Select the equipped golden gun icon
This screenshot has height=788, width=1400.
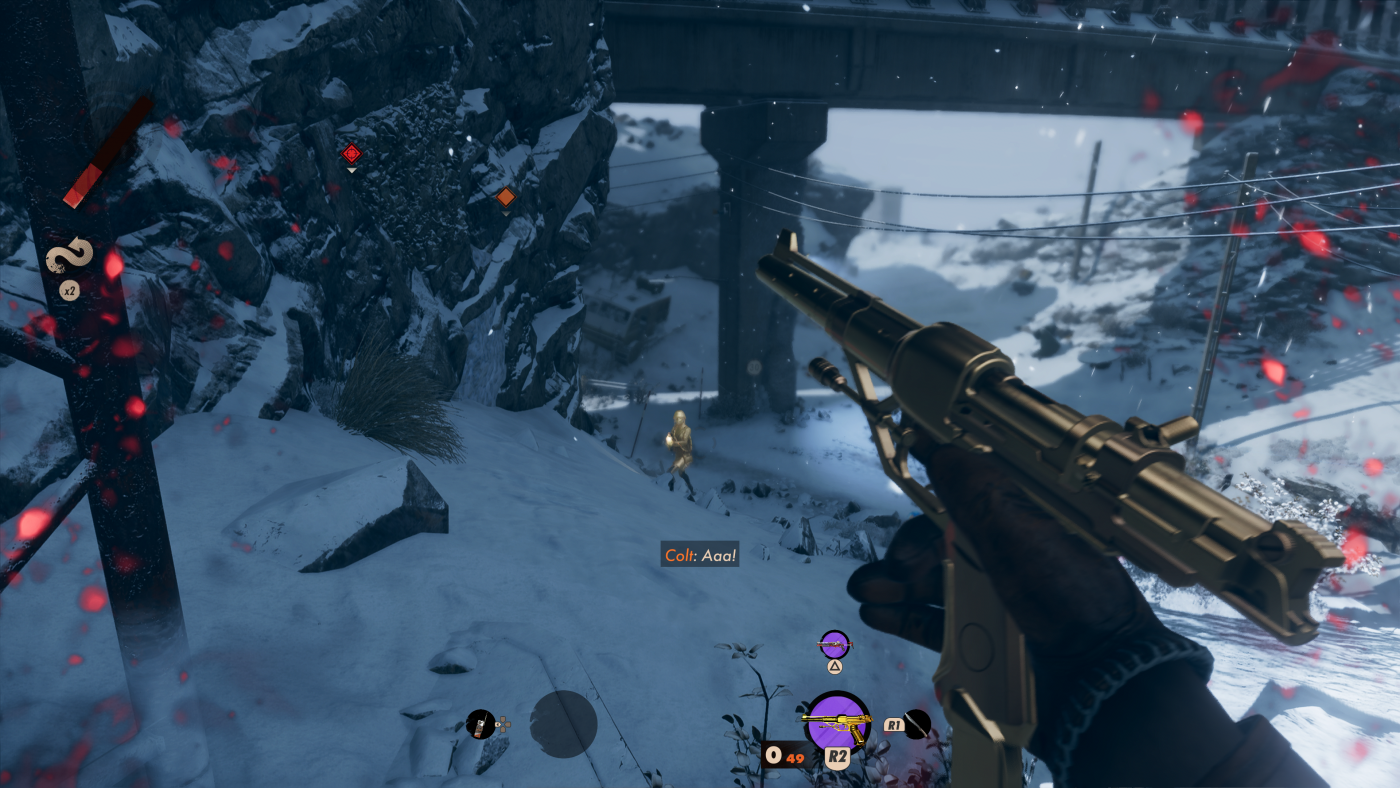tap(837, 720)
